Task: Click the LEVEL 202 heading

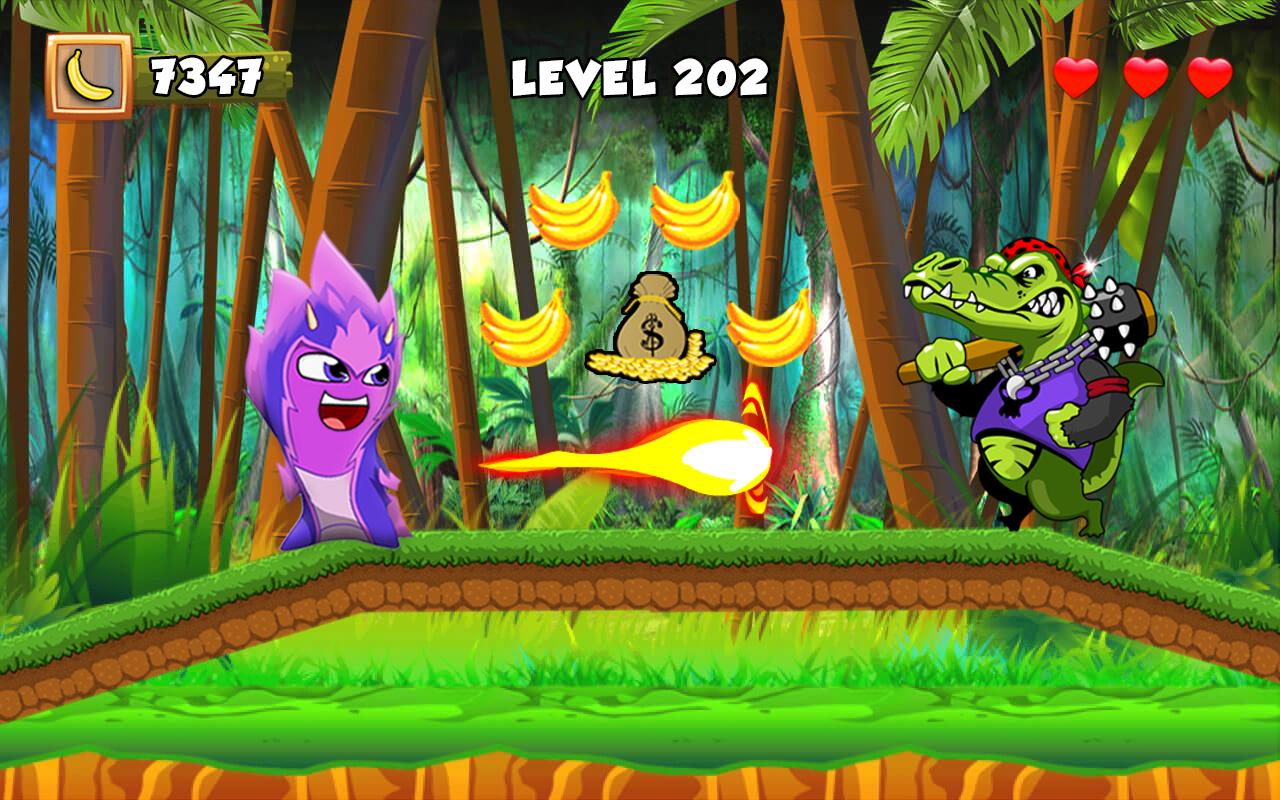Action: (638, 75)
